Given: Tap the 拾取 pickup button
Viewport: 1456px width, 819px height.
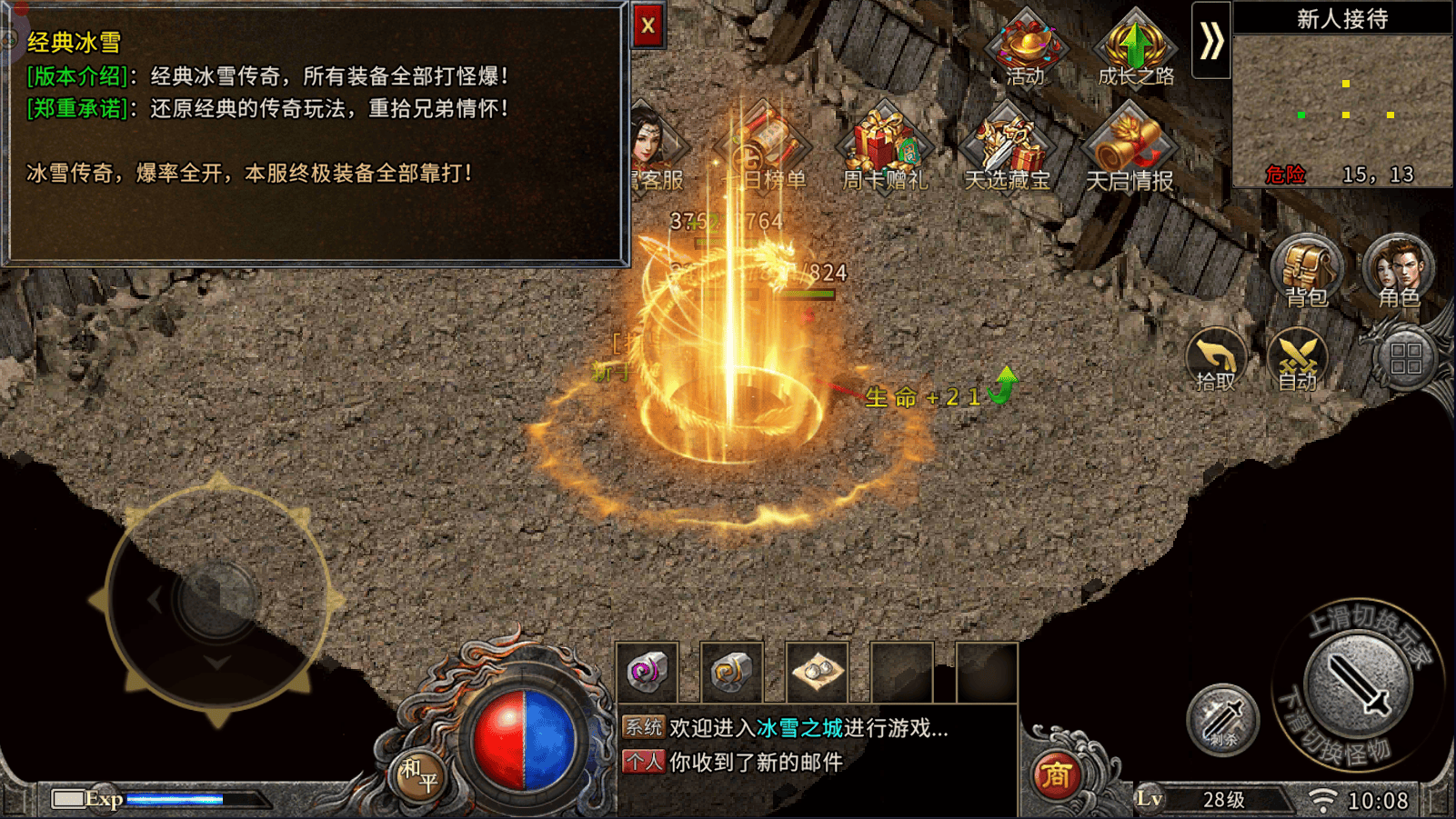Looking at the screenshot, I should pos(1216,359).
